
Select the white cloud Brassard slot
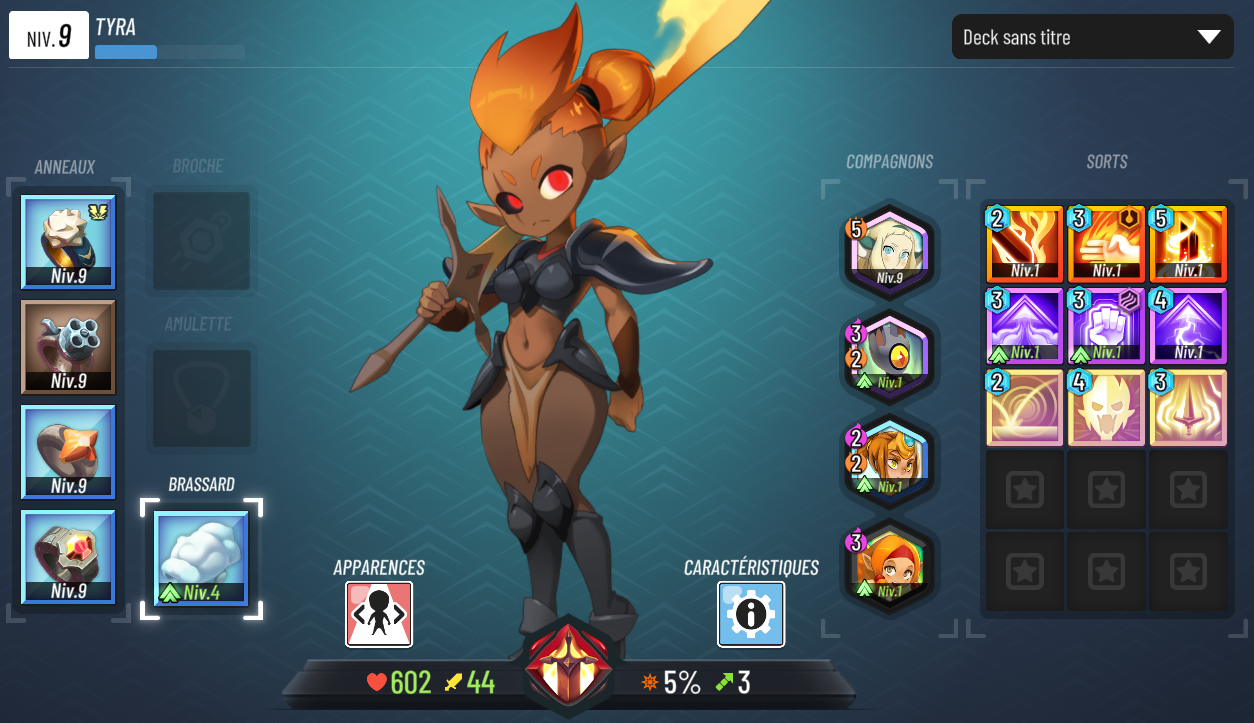point(201,559)
